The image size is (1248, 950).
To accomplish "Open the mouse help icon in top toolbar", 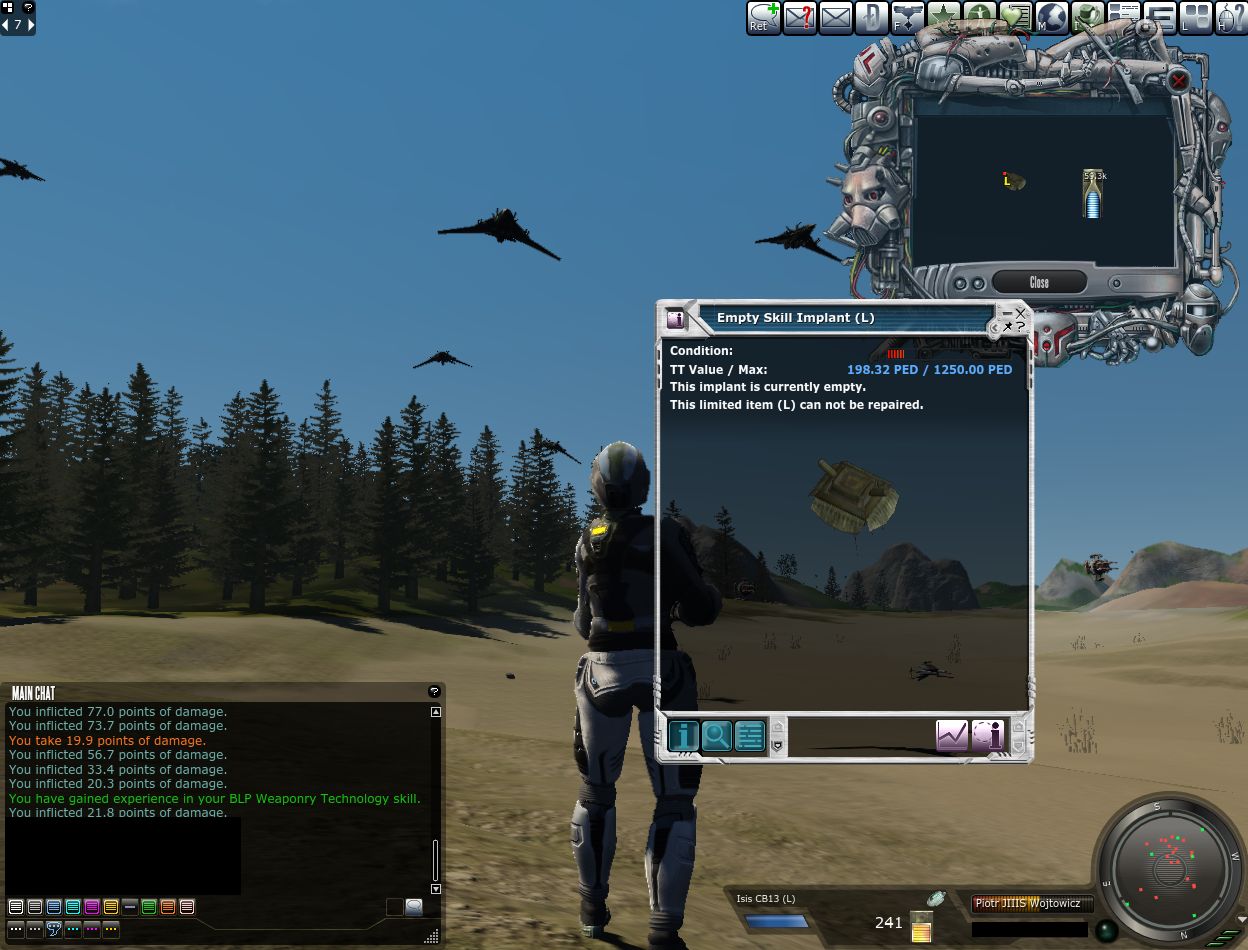I will tap(1230, 17).
